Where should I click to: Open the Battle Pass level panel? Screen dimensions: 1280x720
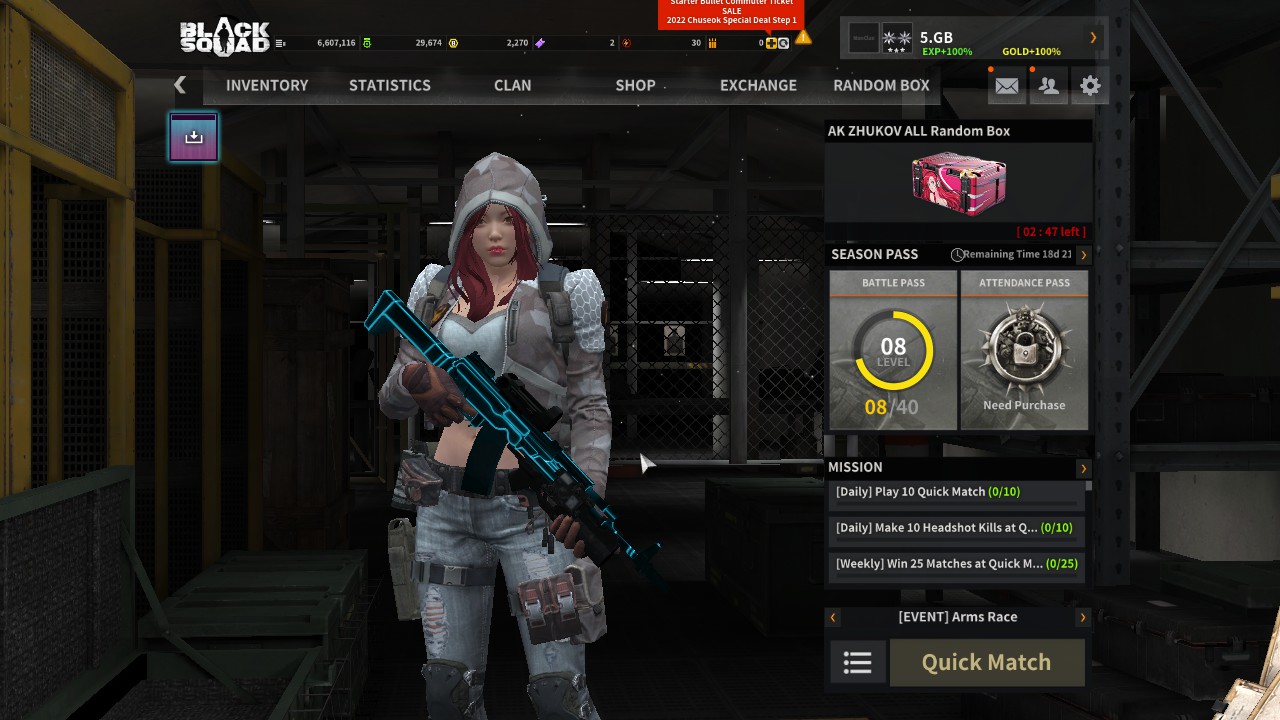pos(893,350)
